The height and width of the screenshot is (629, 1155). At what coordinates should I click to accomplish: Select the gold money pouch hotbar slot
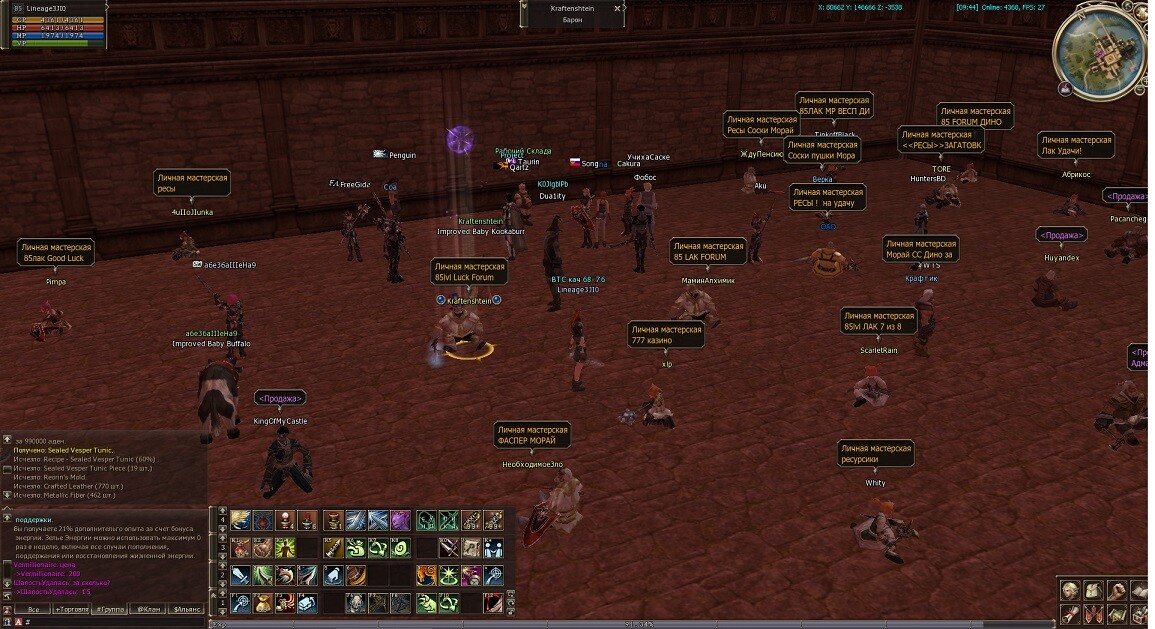[262, 603]
